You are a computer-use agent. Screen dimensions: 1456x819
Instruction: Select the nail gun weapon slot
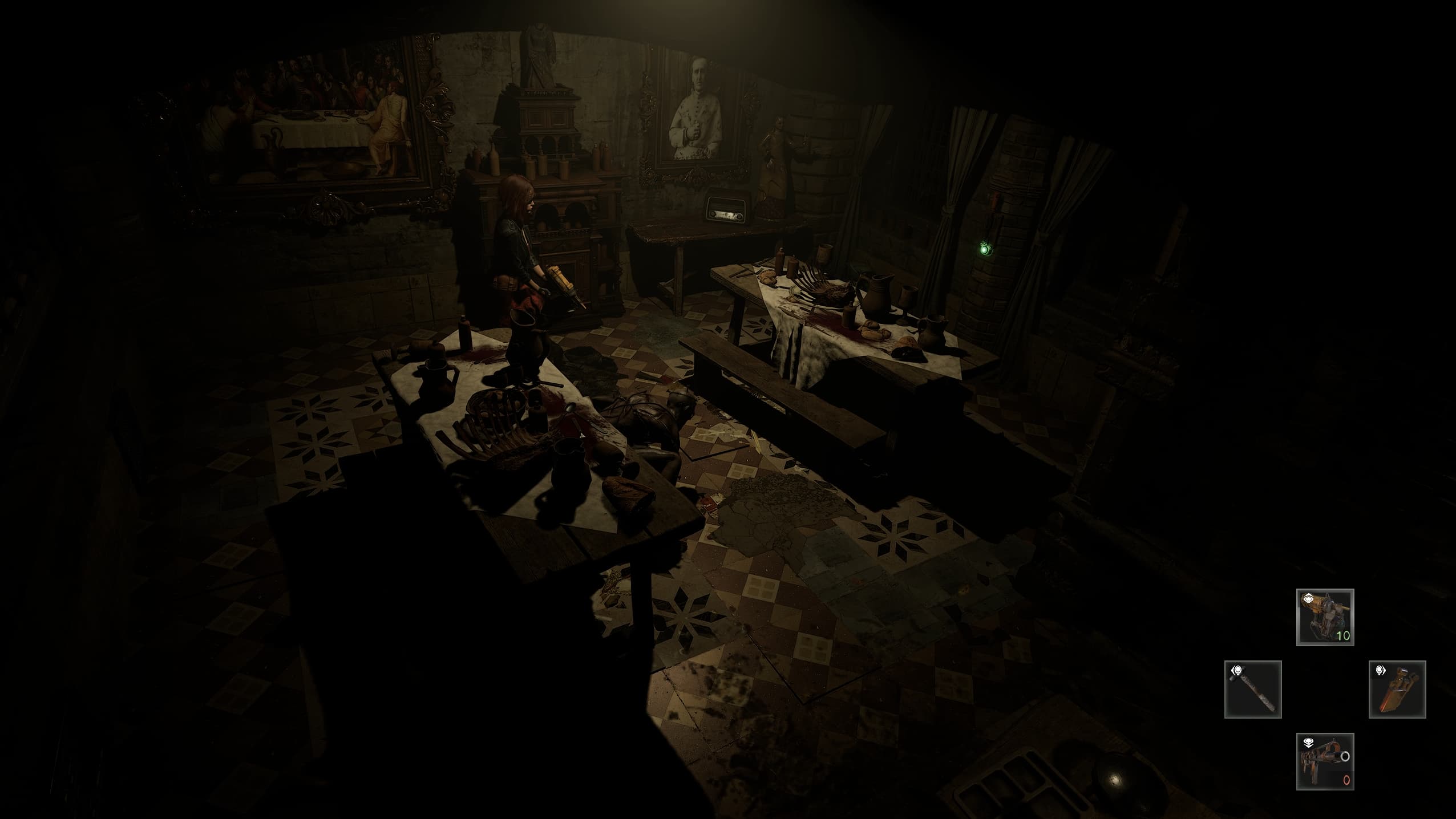coord(1325,617)
